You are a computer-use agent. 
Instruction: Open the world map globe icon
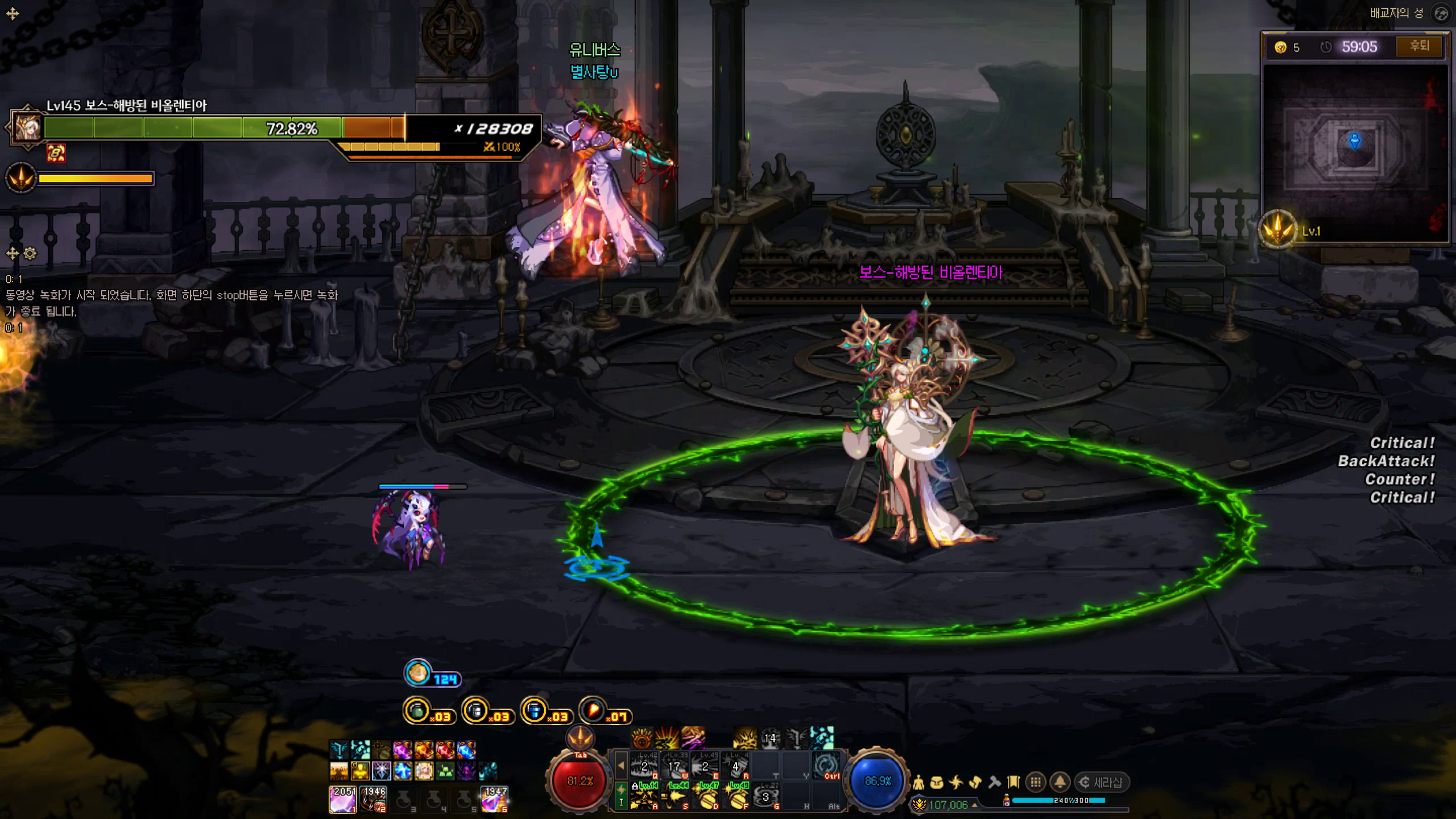(1441, 14)
